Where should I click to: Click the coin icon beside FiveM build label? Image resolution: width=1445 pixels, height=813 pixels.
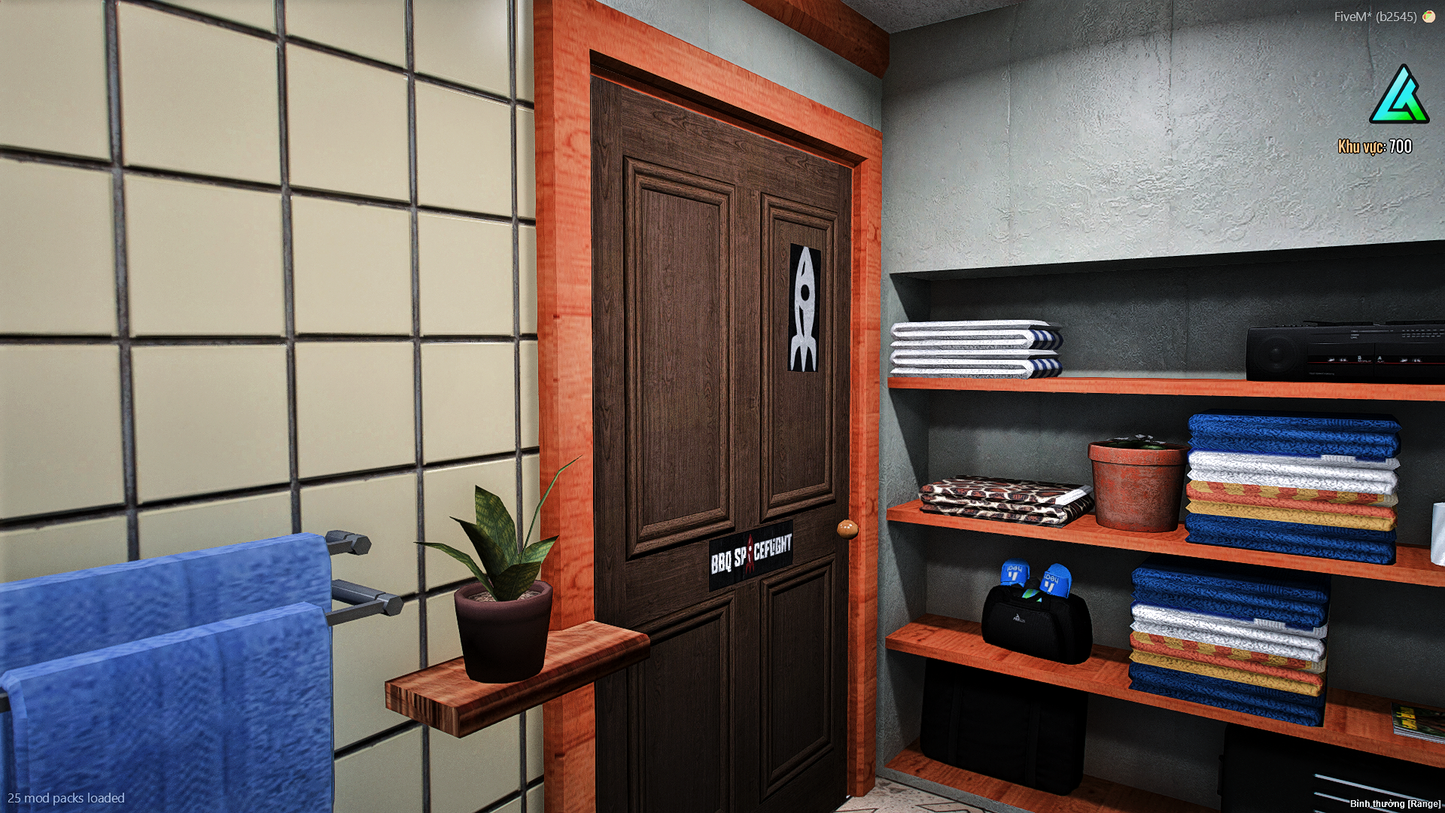1428,16
